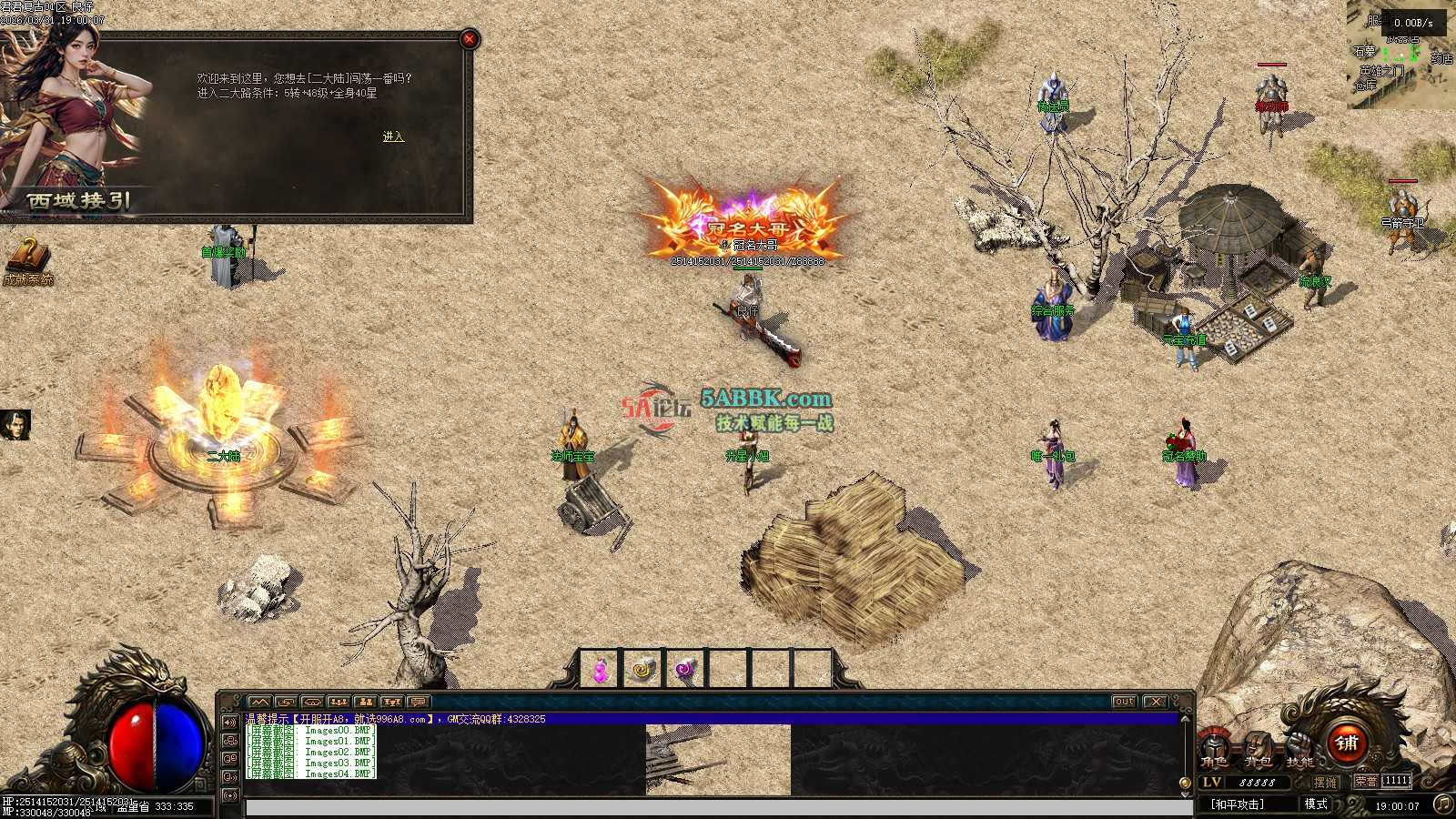Viewport: 1456px width, 819px height.
Task: Open the 成就系统 achievement book
Action: coord(27,259)
